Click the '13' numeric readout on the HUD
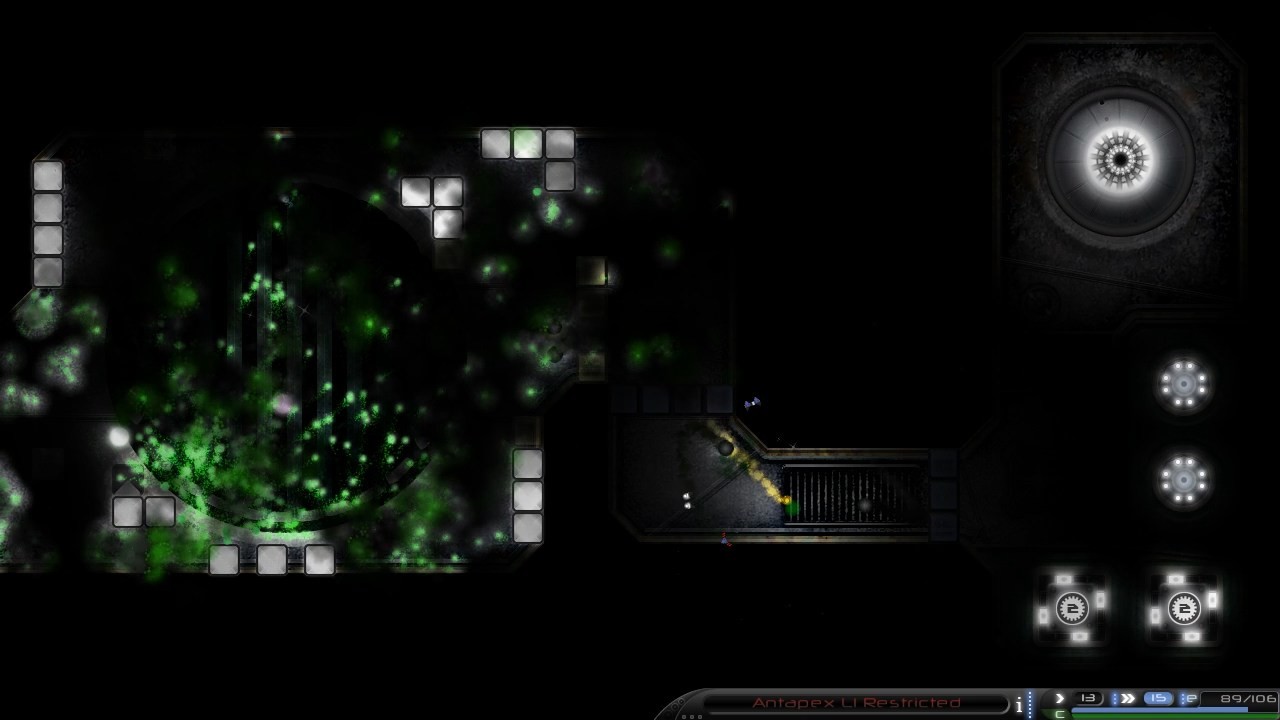The width and height of the screenshot is (1280, 720). coord(1088,698)
